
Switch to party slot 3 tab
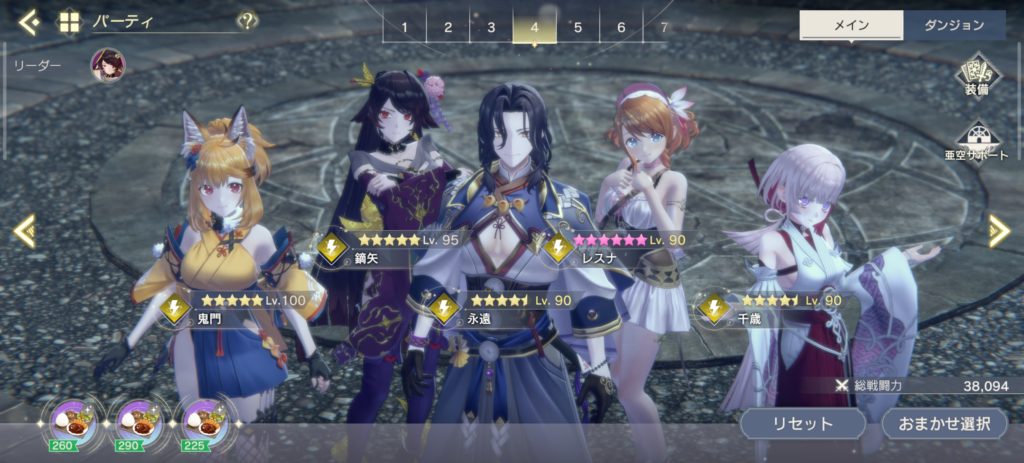491,27
